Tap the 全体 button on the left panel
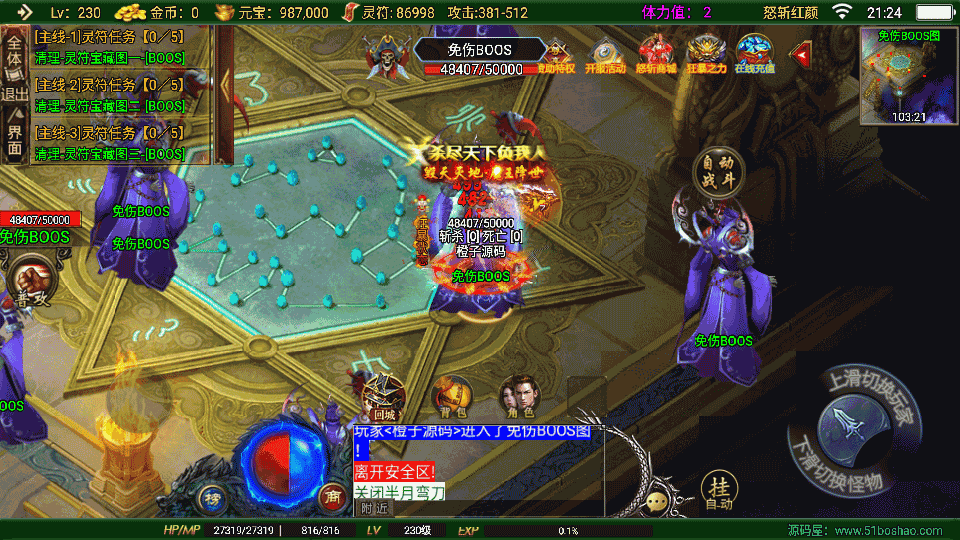Screen dimensions: 960x540 click(15, 50)
